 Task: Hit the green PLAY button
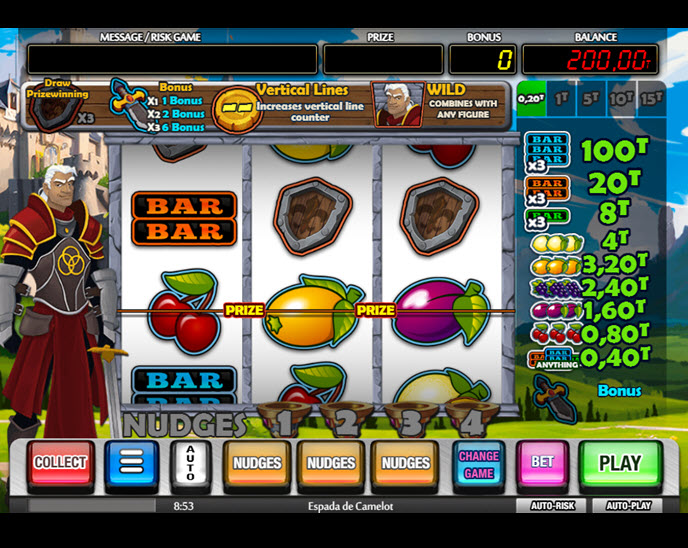620,463
